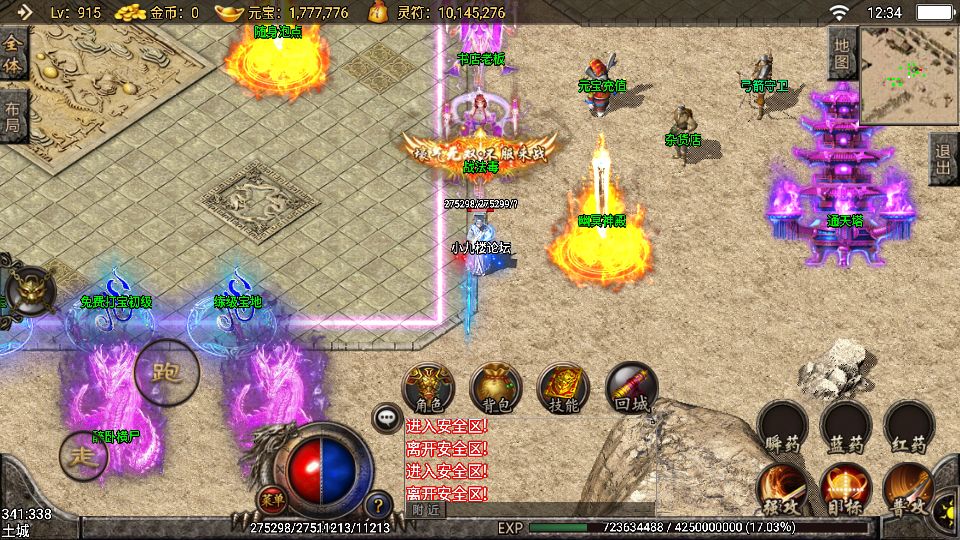Select the 目标 target button
The width and height of the screenshot is (960, 540).
click(846, 486)
